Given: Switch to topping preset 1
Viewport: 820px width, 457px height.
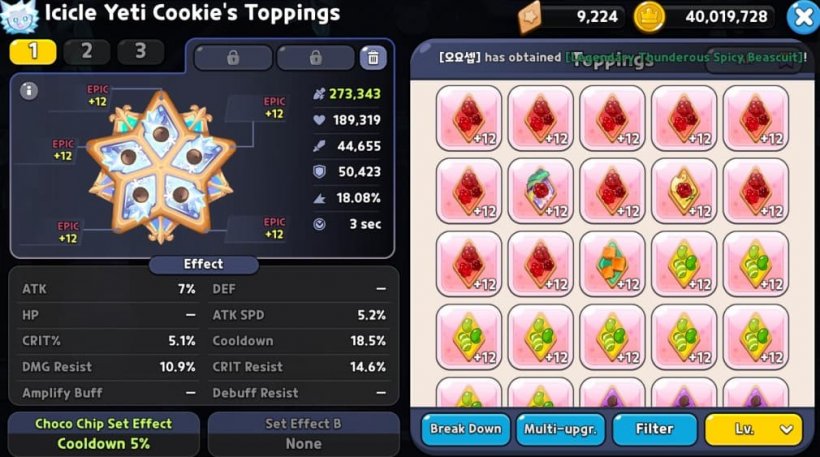Looking at the screenshot, I should (33, 51).
